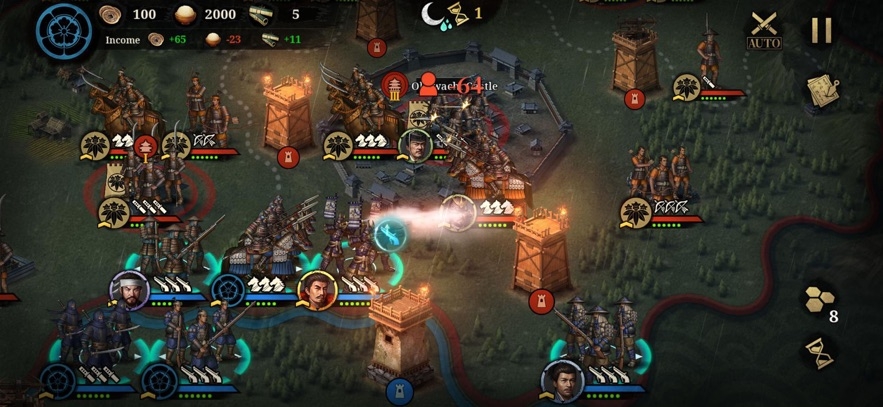Toggle the AUTO battle crossed swords button
Viewport: 883px width, 407px height.
[764, 31]
